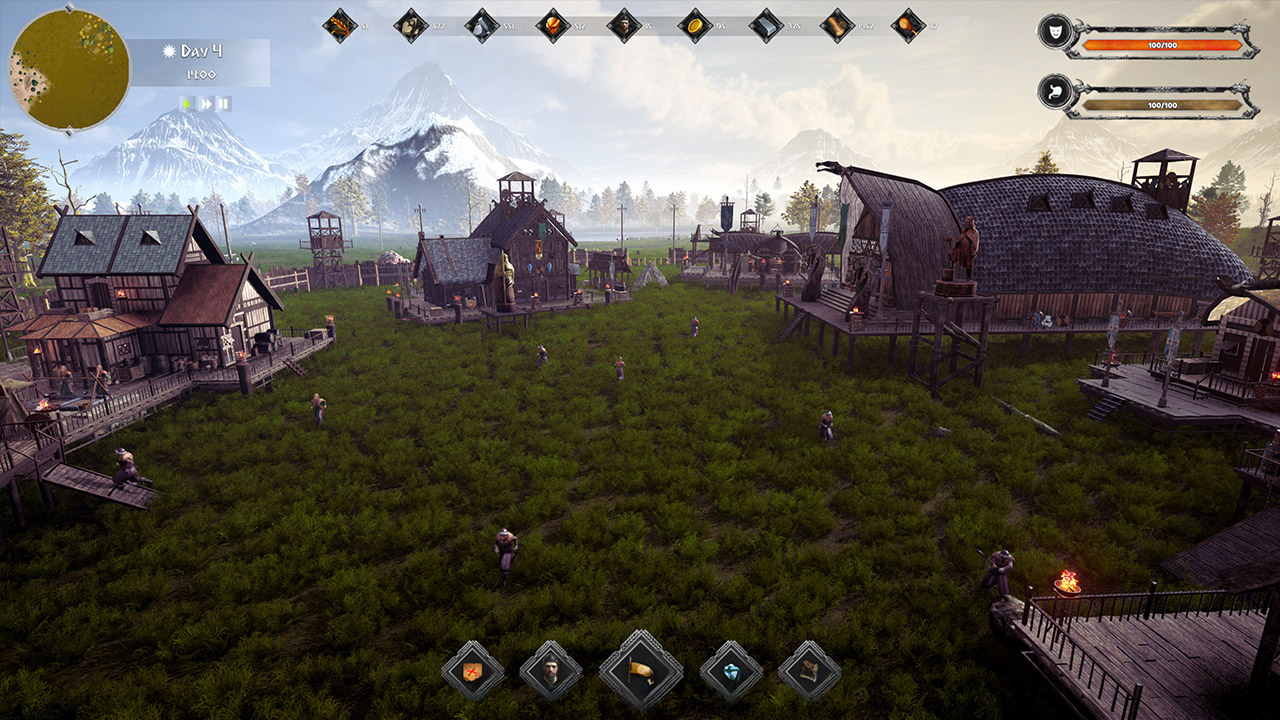Click the 100/100 happiness progress bar
The width and height of the screenshot is (1280, 720).
(x=1165, y=43)
